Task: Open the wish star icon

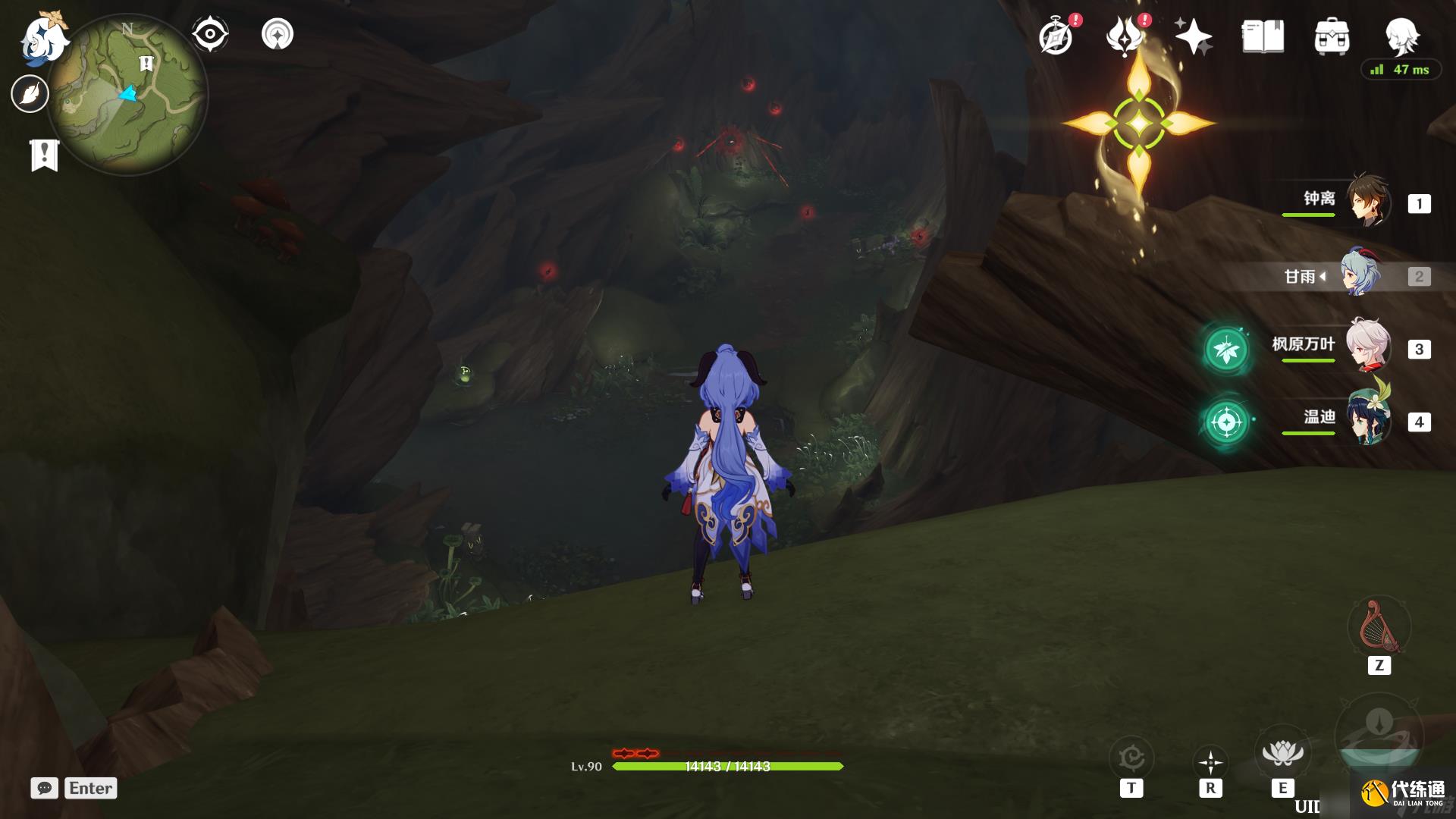Action: point(1193,36)
